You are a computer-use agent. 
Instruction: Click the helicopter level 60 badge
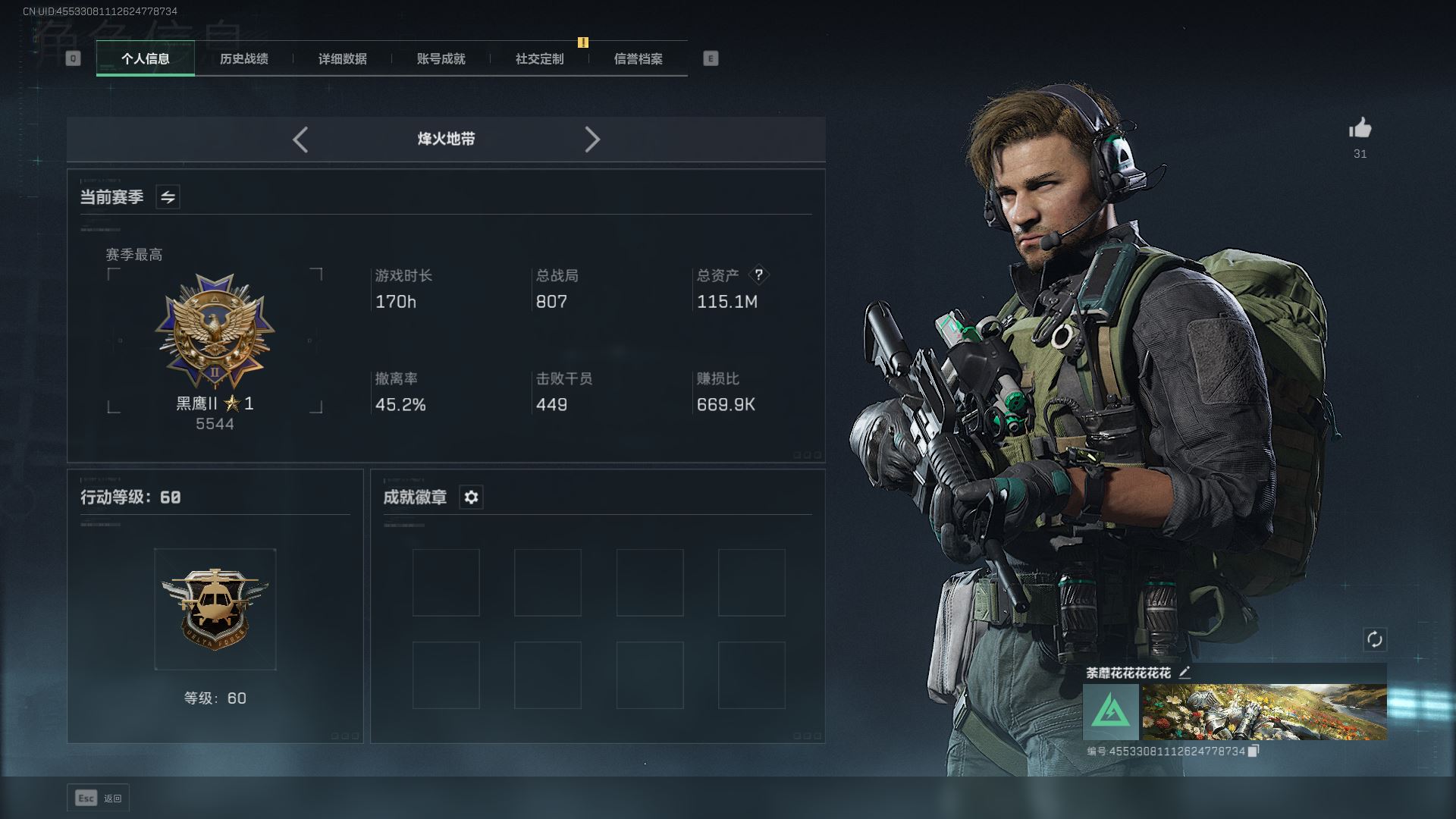click(215, 608)
